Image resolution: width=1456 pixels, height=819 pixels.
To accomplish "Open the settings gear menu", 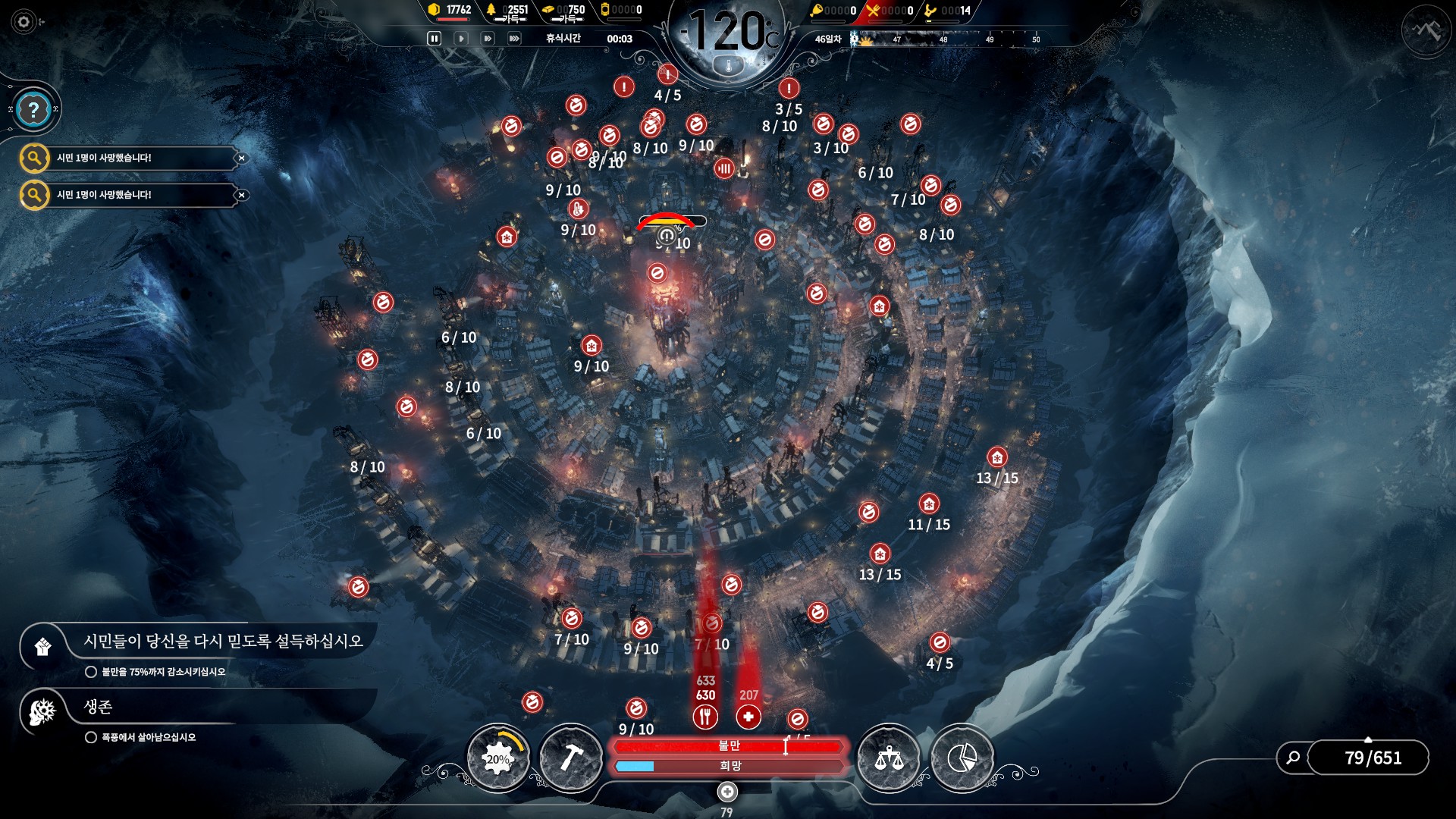I will (24, 22).
